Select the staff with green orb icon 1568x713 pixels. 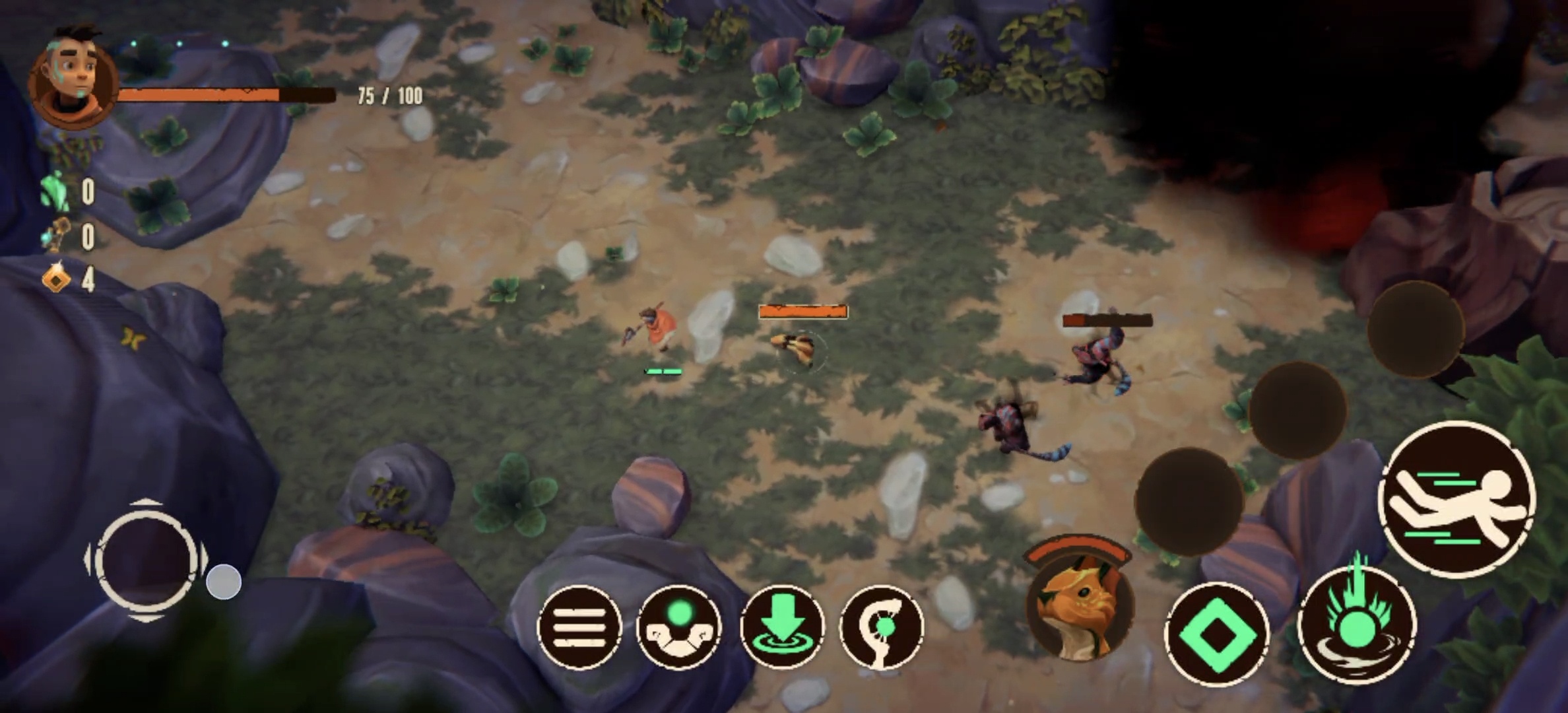[x=882, y=627]
